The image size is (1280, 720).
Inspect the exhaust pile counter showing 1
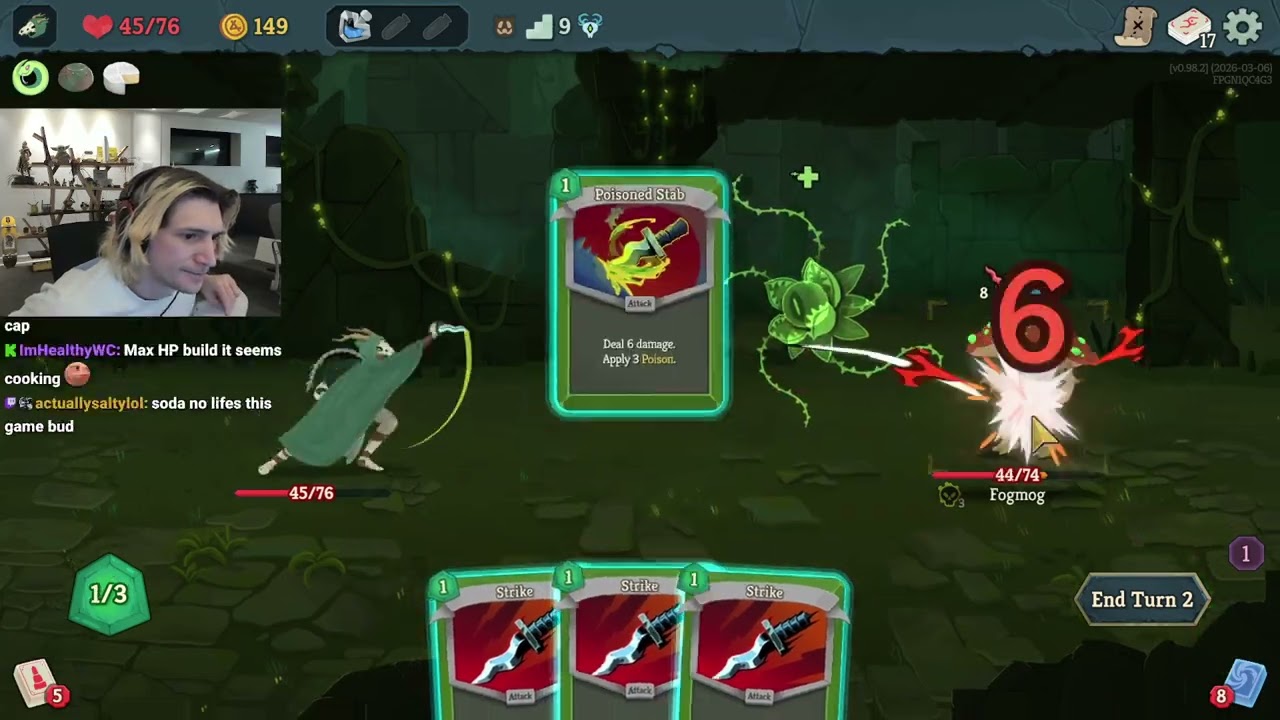point(1245,553)
